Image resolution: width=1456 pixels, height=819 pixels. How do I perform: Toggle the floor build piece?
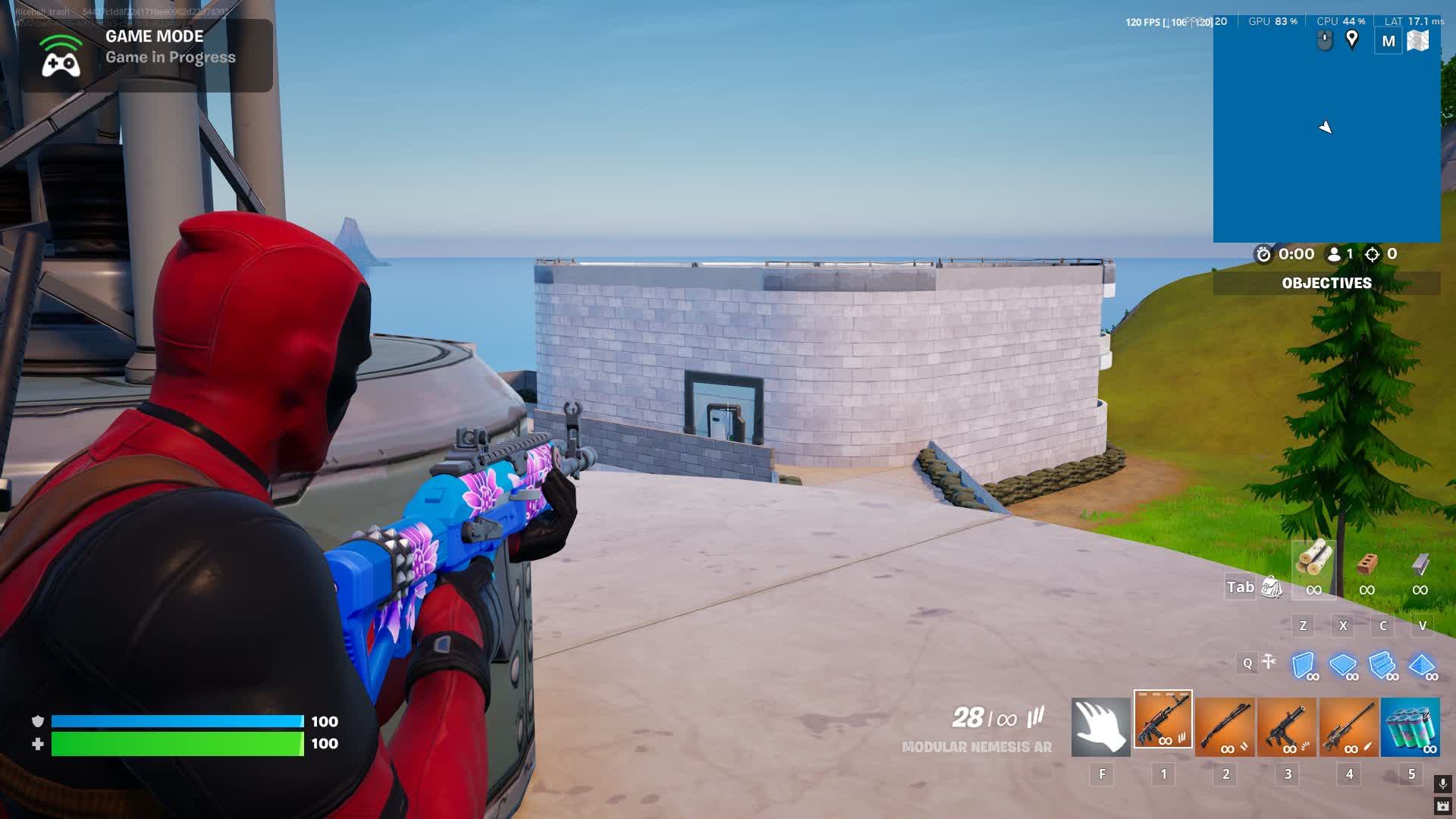pos(1341,664)
